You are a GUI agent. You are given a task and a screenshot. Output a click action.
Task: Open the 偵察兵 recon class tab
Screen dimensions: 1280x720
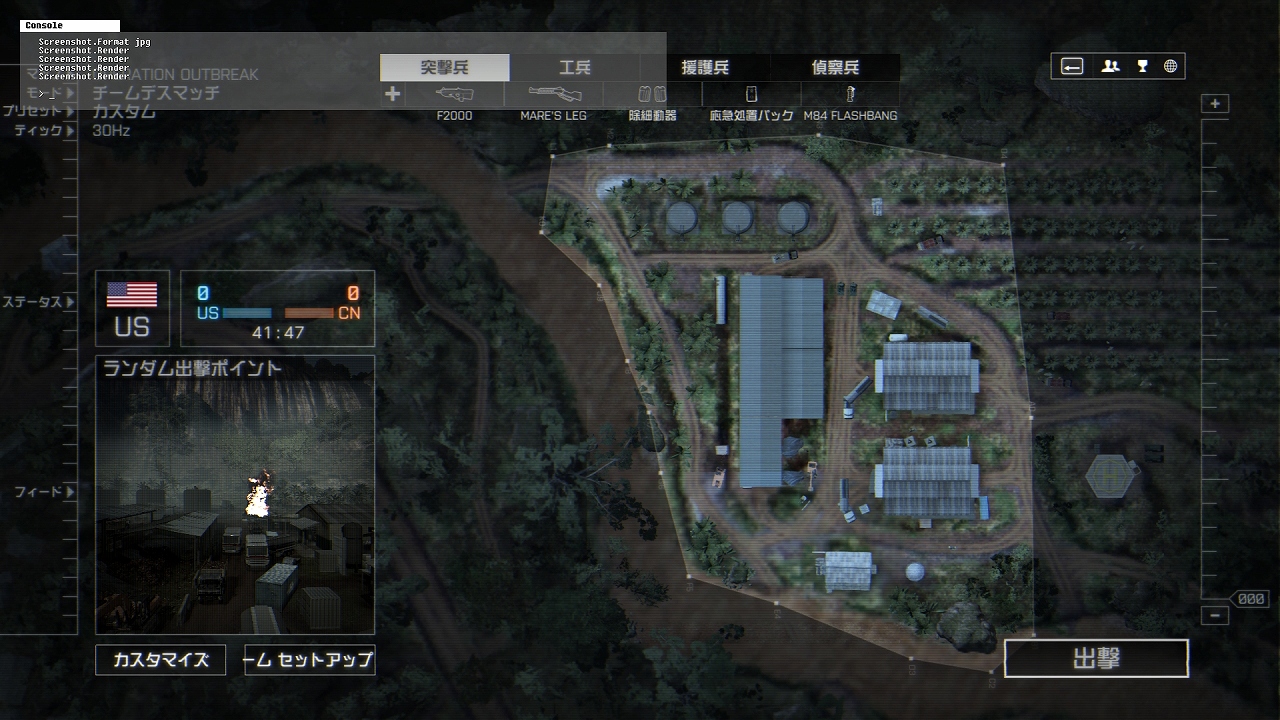[835, 68]
